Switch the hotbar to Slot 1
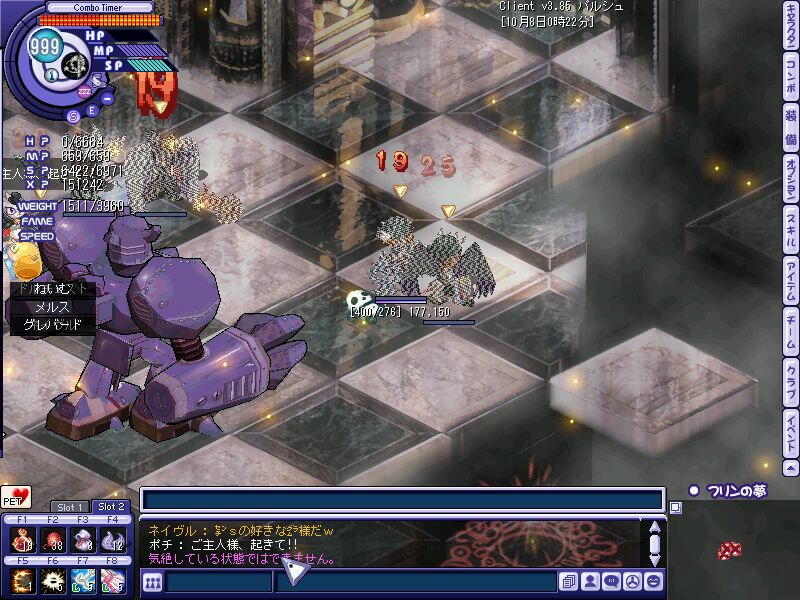 70,507
